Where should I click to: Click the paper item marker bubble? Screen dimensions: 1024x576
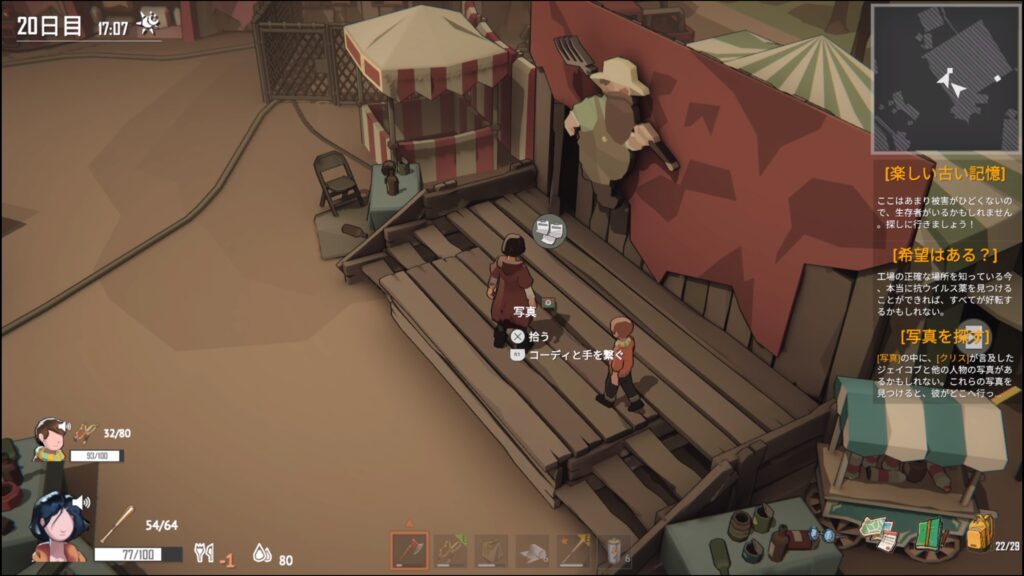[x=547, y=232]
